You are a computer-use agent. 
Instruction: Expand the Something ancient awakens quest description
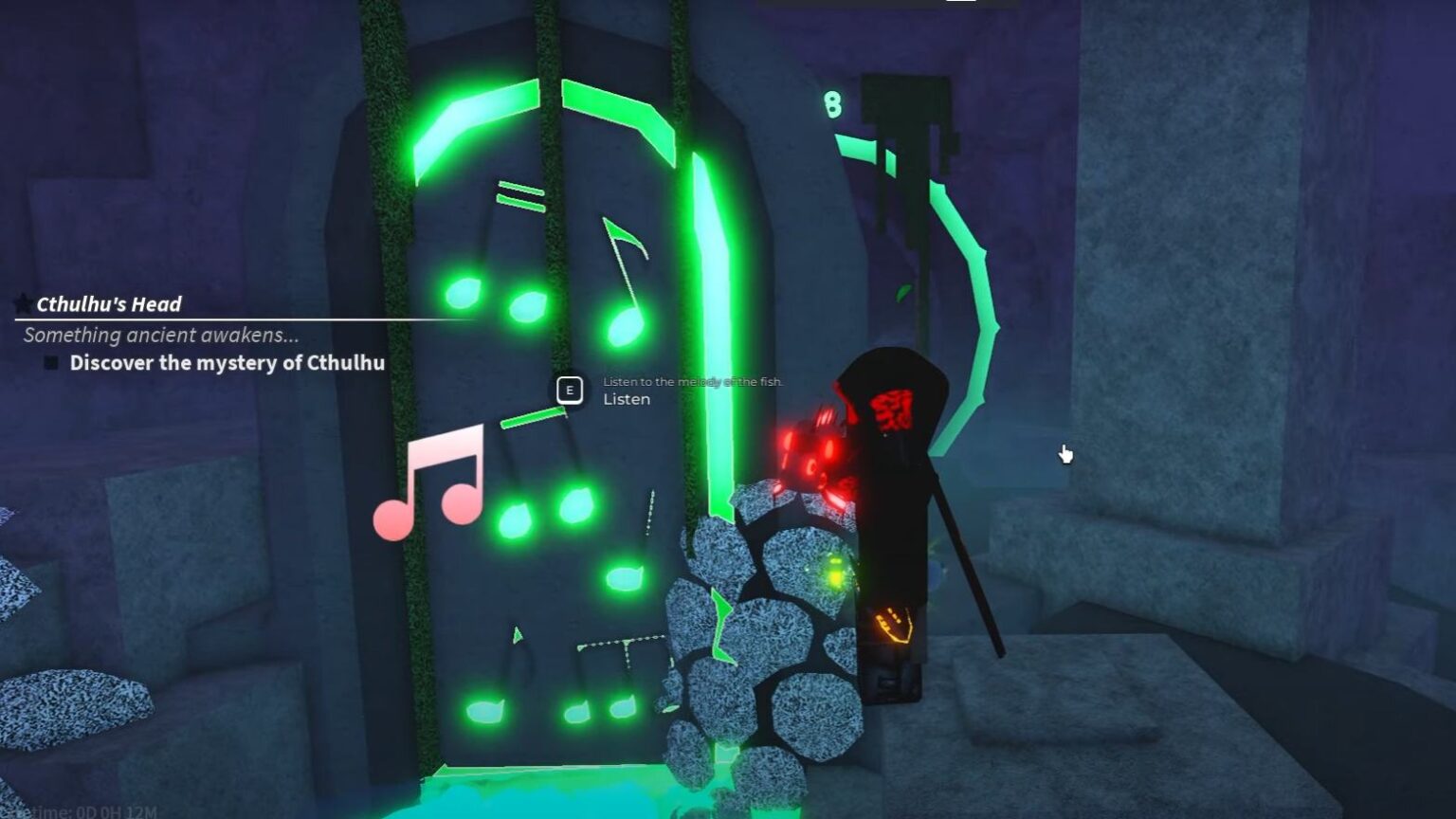(161, 334)
